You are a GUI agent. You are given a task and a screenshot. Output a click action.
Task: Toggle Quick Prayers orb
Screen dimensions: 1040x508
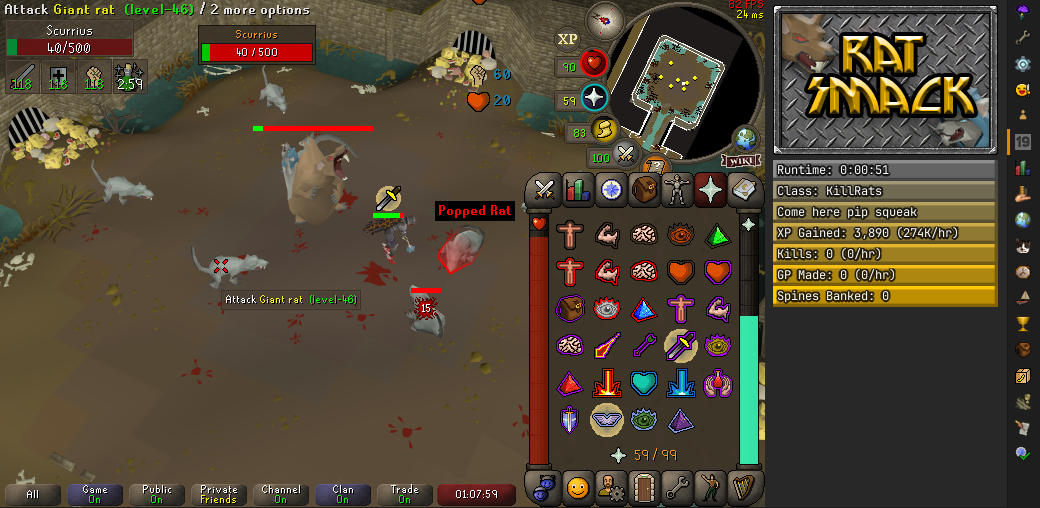coord(595,98)
